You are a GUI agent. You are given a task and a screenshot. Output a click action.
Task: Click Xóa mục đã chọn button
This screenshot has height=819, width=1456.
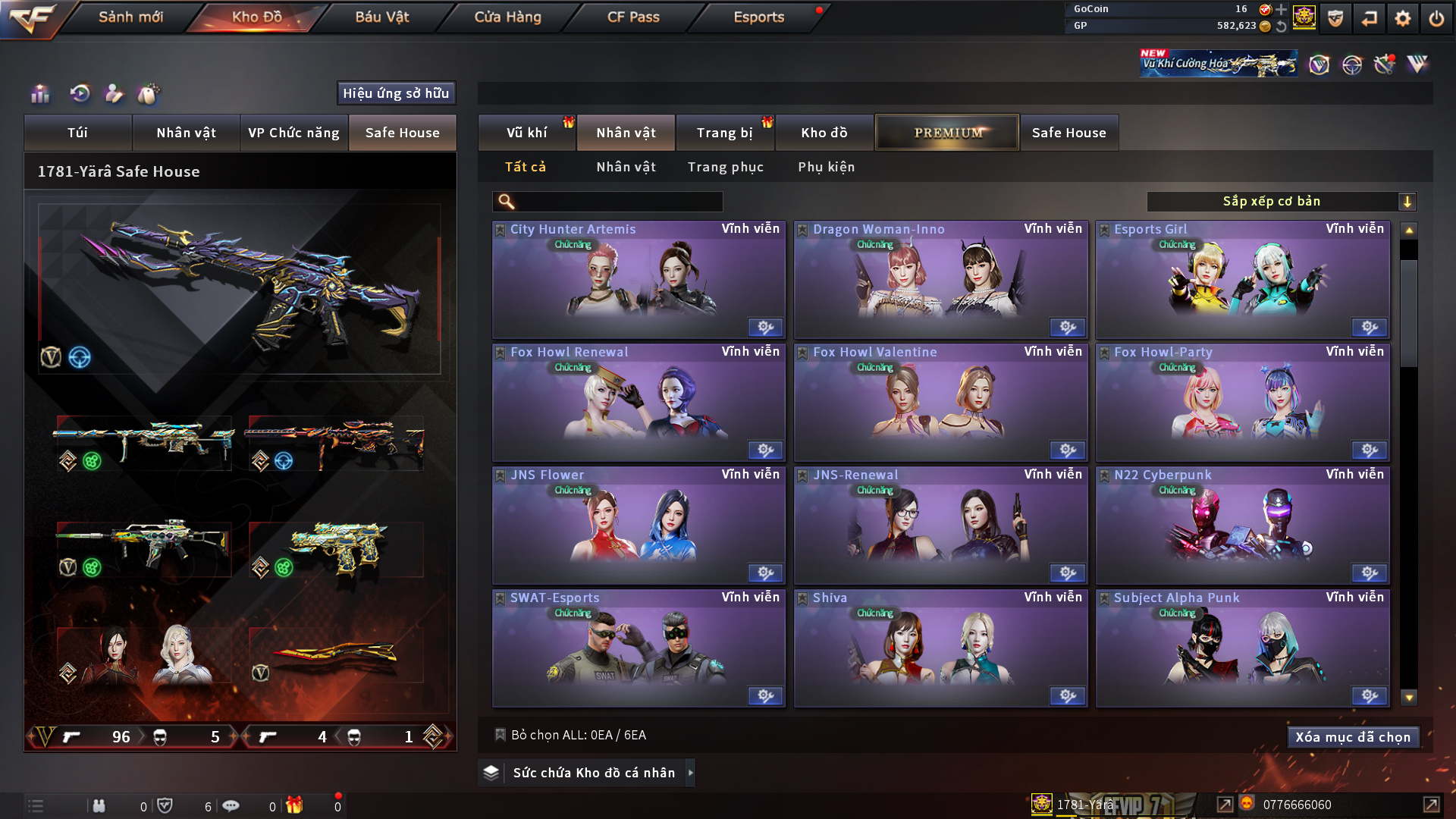pyautogui.click(x=1352, y=737)
